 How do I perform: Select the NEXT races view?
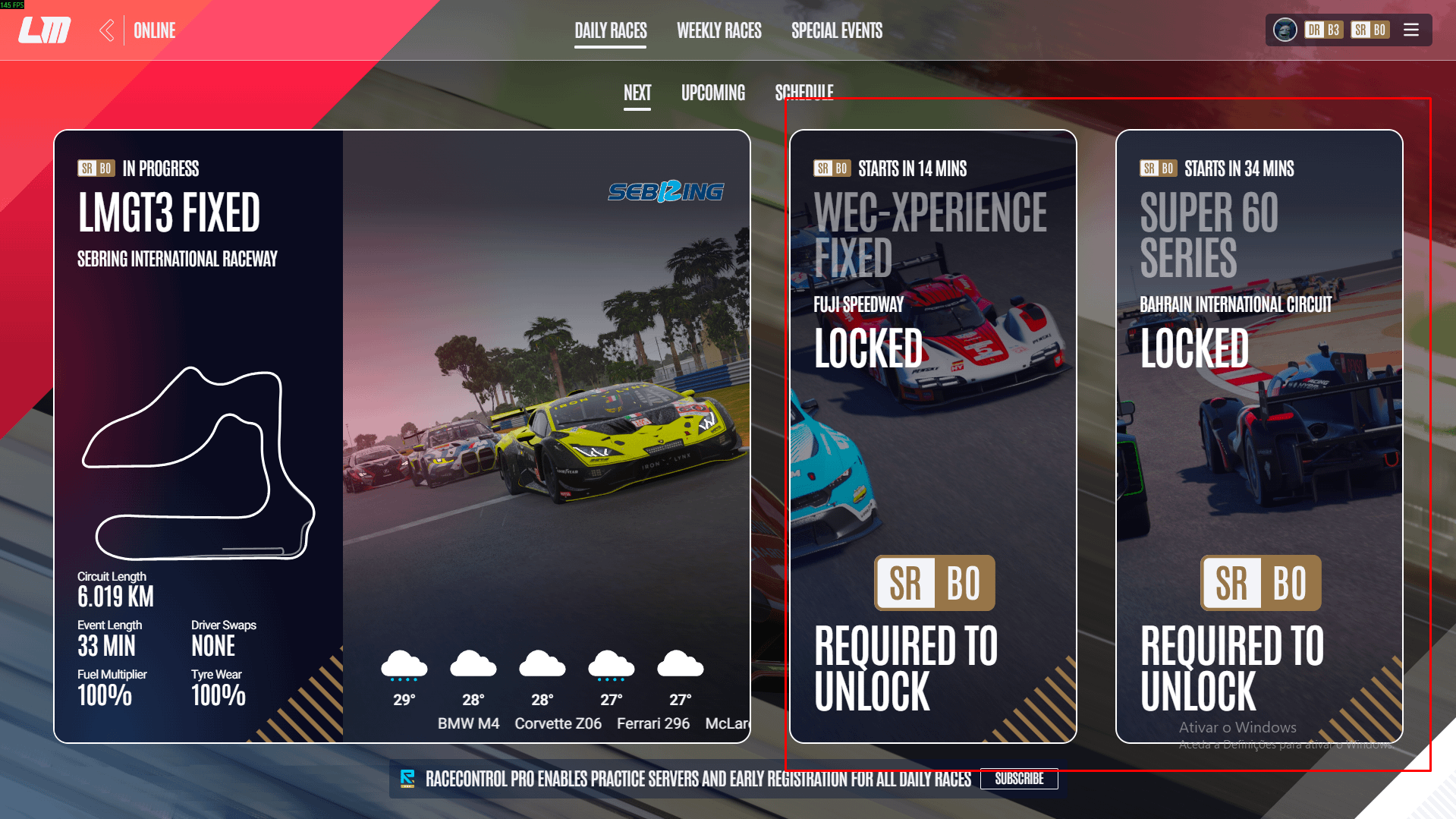637,93
